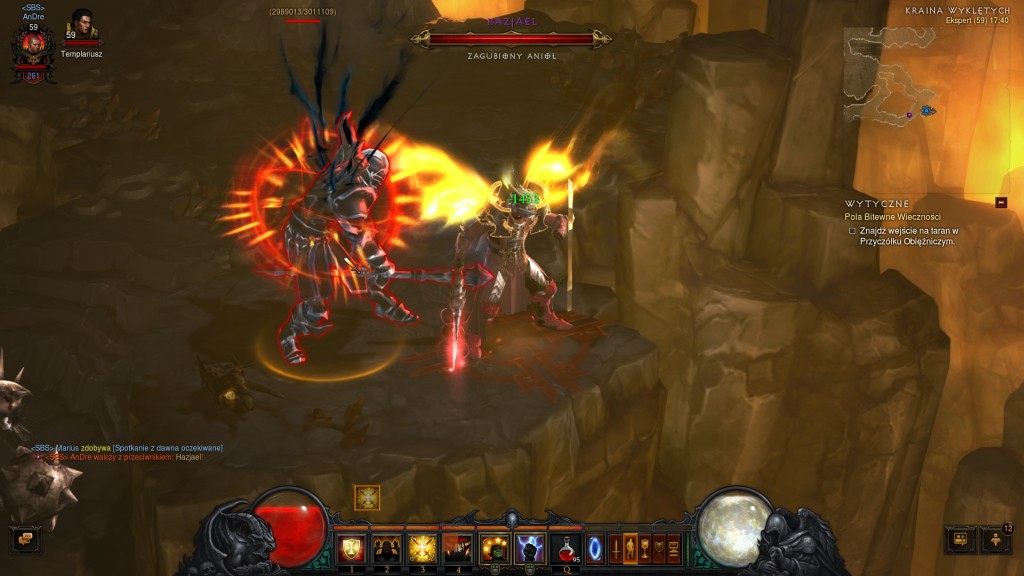This screenshot has height=576, width=1024.
Task: Open the social friends list button
Action: coord(995,540)
